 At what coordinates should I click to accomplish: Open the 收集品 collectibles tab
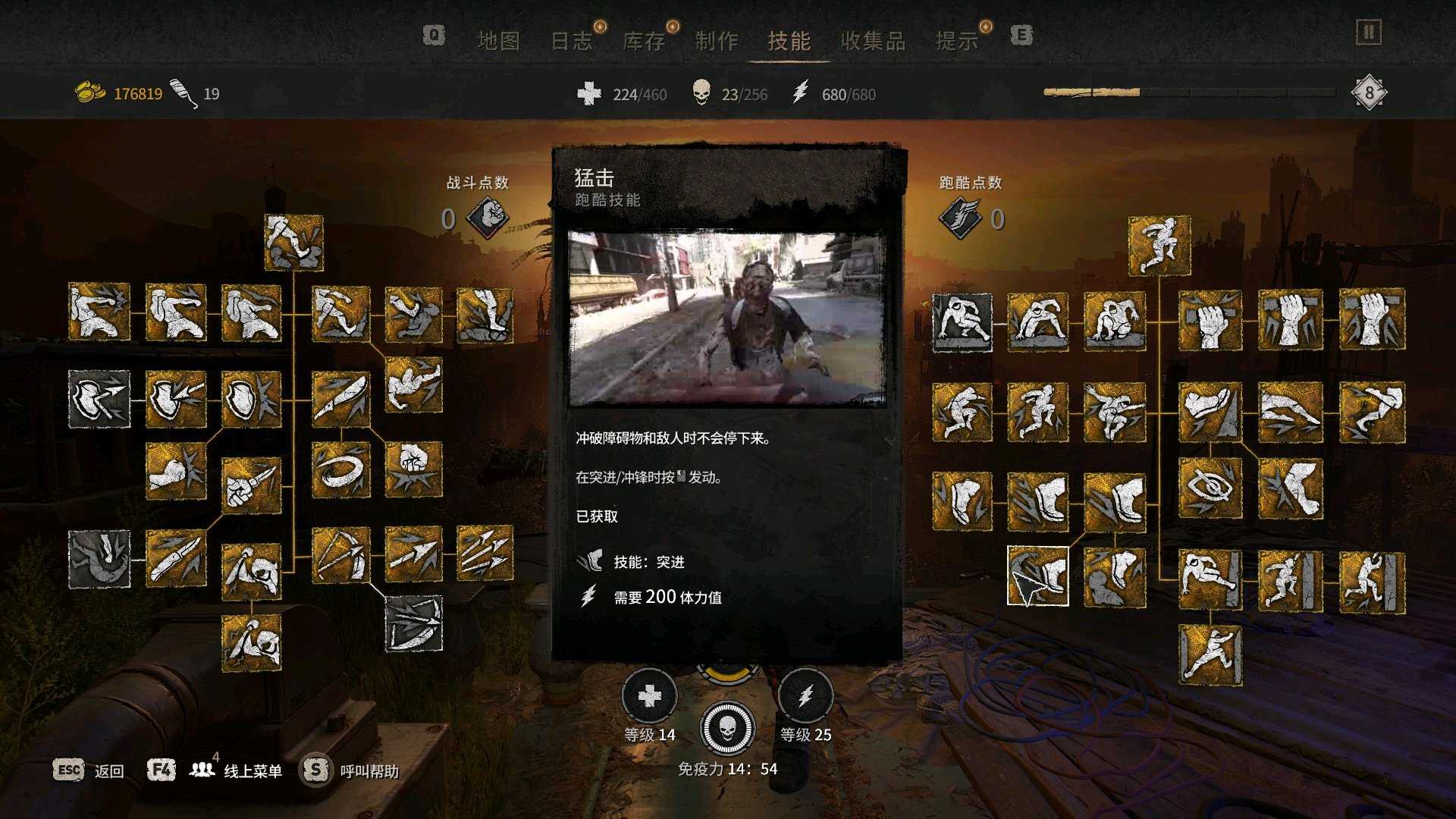[x=873, y=41]
